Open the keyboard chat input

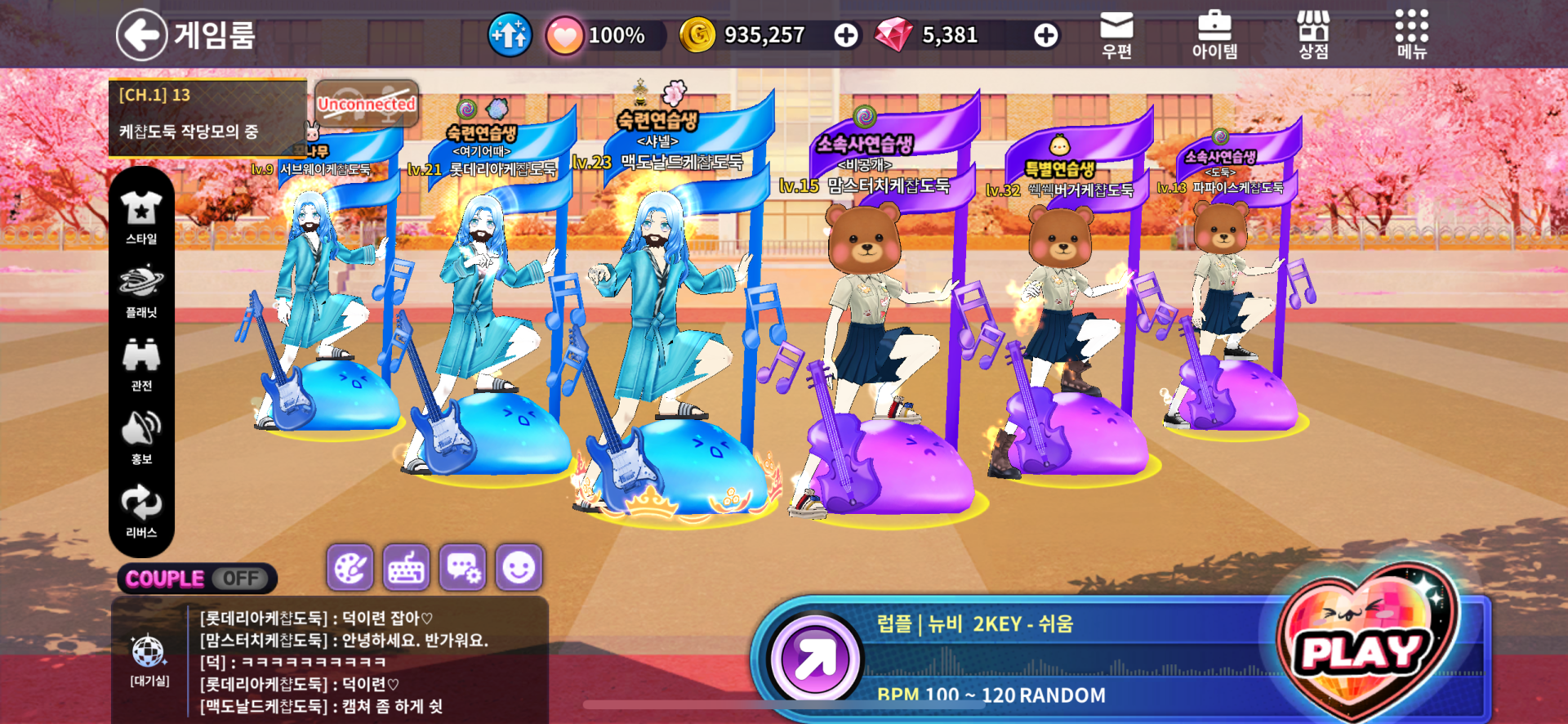406,567
